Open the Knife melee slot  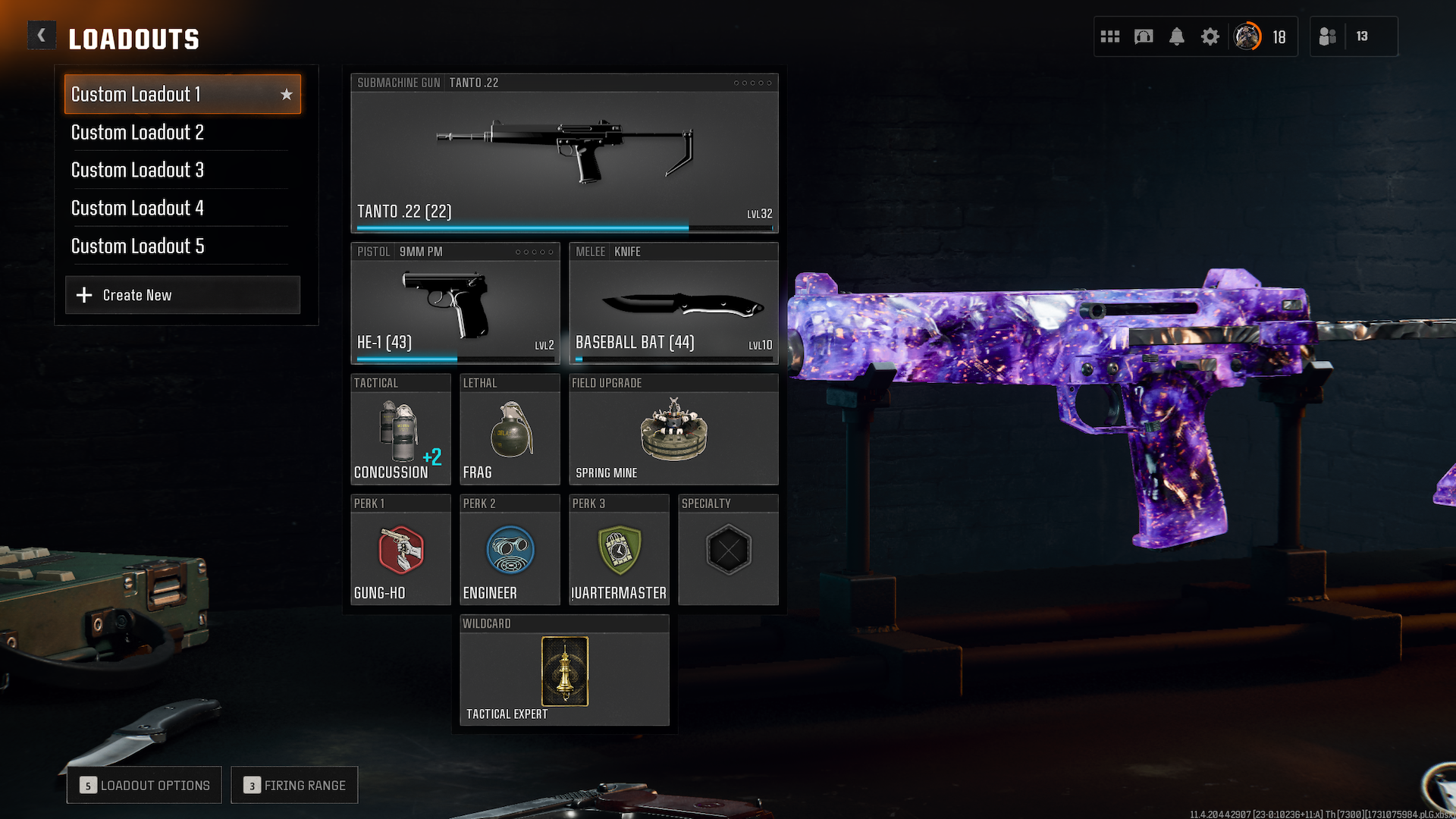coord(673,303)
